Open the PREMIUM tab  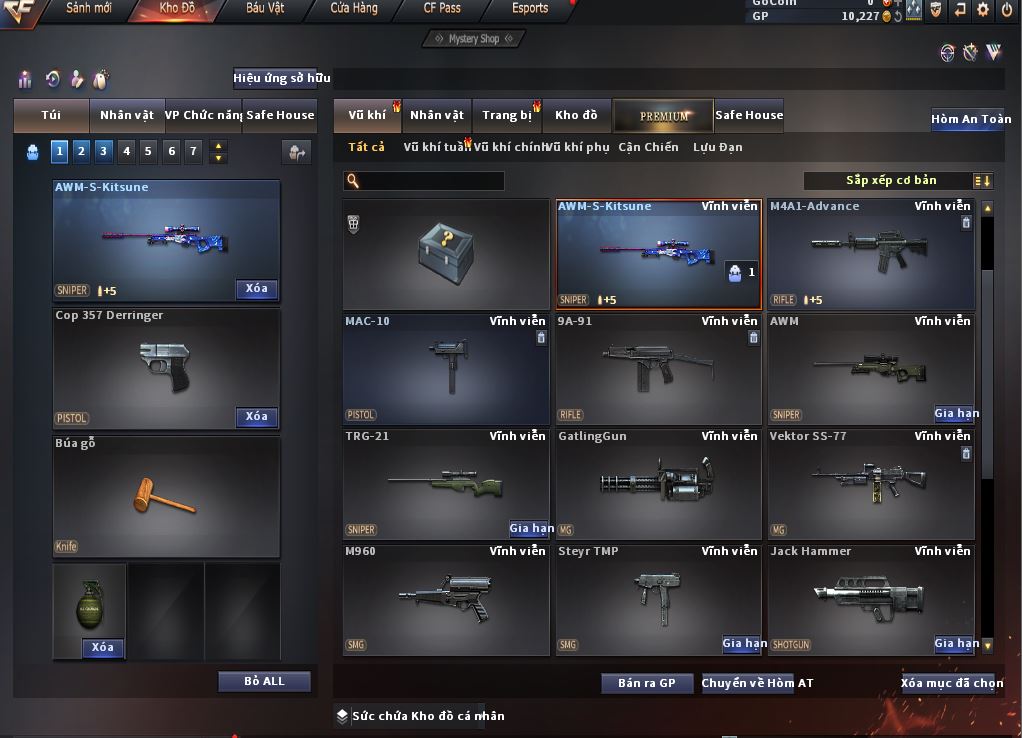click(x=663, y=116)
